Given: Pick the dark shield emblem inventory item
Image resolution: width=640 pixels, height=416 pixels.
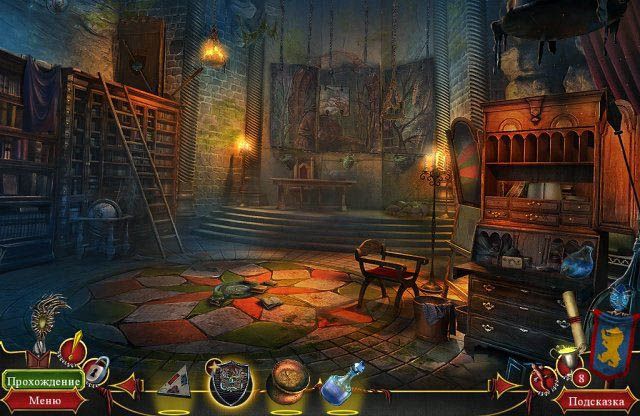Looking at the screenshot, I should point(228,380).
